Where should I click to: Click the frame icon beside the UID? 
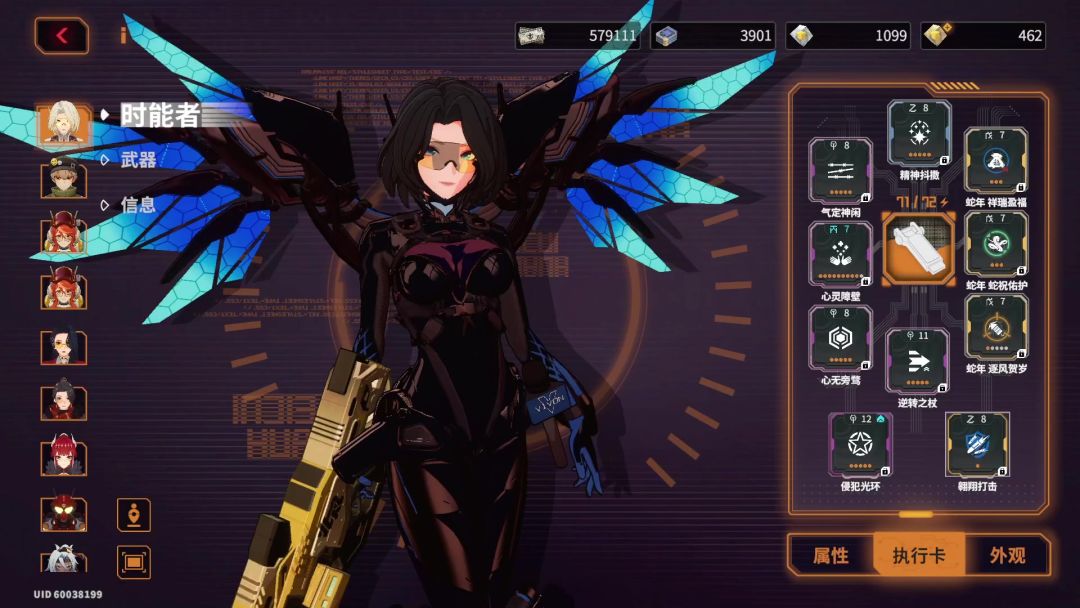click(133, 562)
